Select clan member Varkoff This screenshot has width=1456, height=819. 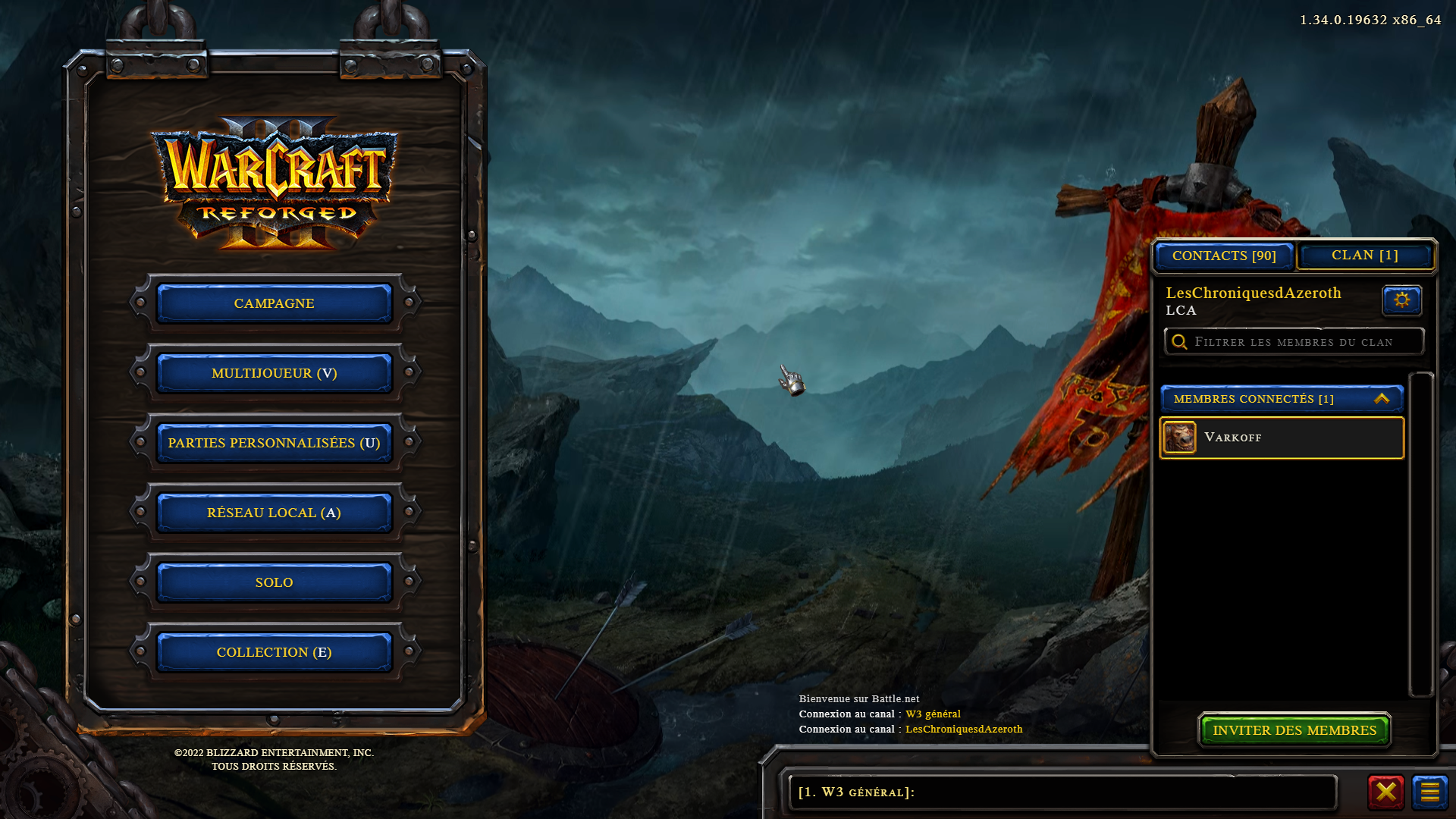pyautogui.click(x=1282, y=438)
